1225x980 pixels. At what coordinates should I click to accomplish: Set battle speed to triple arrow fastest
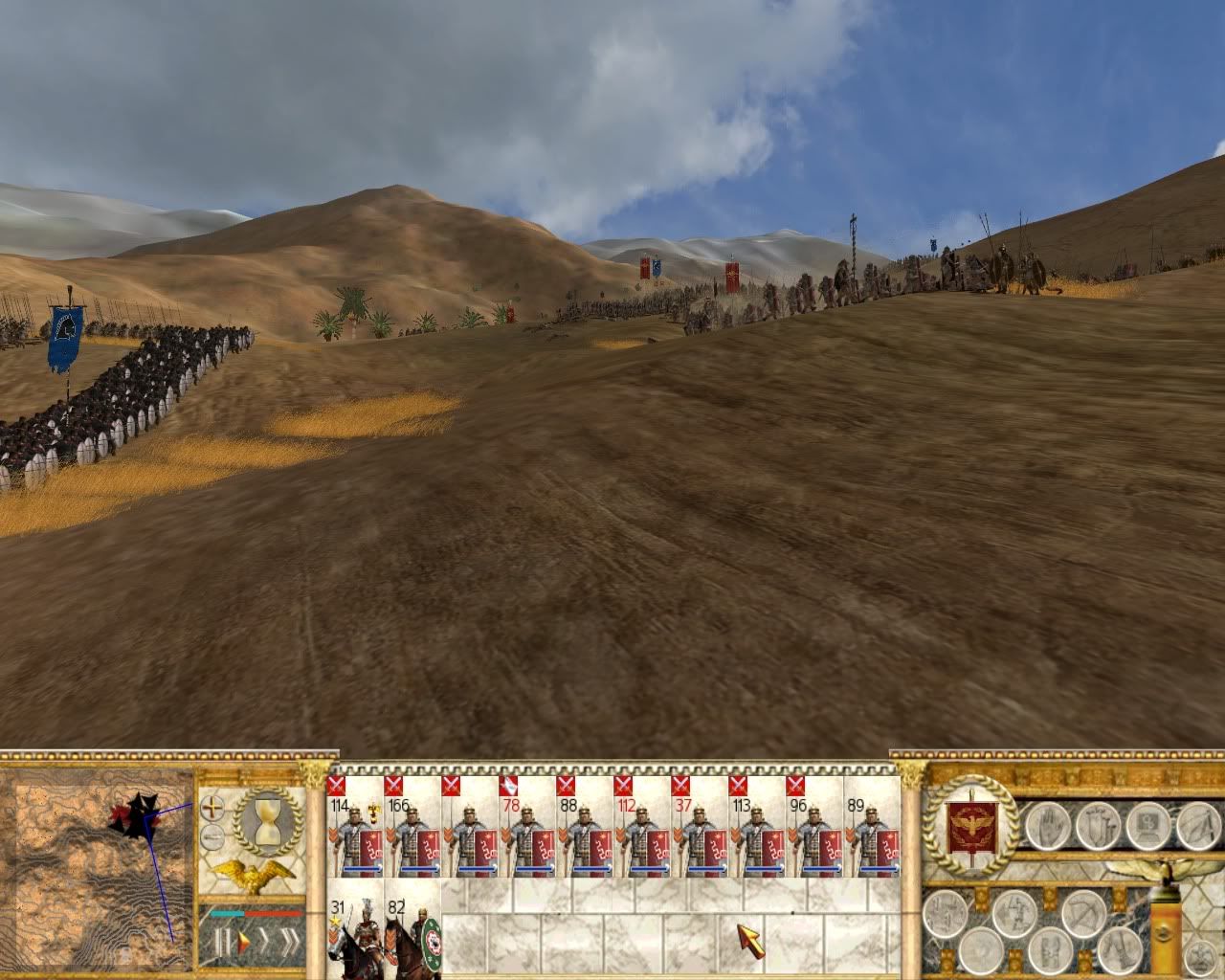pyautogui.click(x=290, y=943)
